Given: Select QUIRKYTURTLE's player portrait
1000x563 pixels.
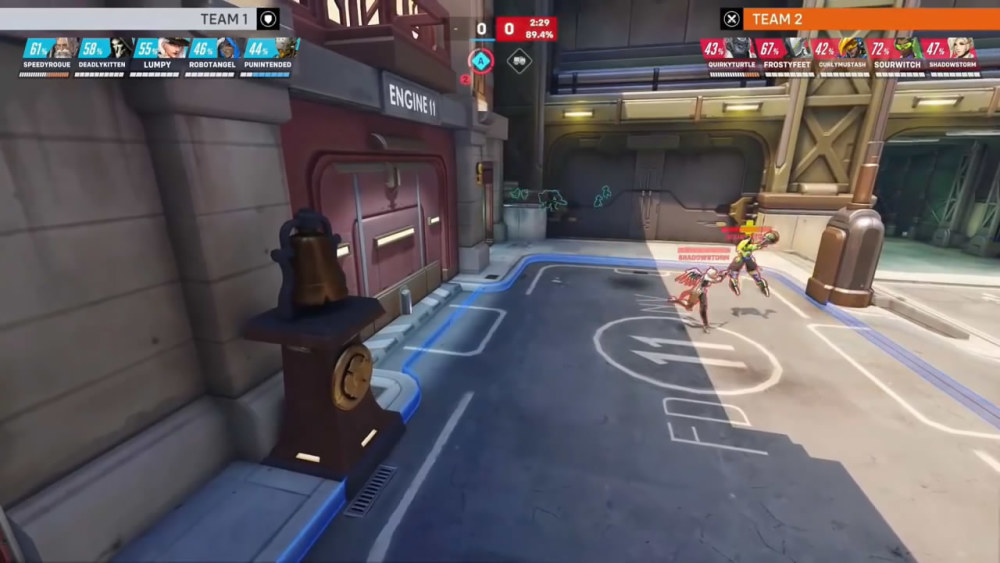Looking at the screenshot, I should click(739, 48).
